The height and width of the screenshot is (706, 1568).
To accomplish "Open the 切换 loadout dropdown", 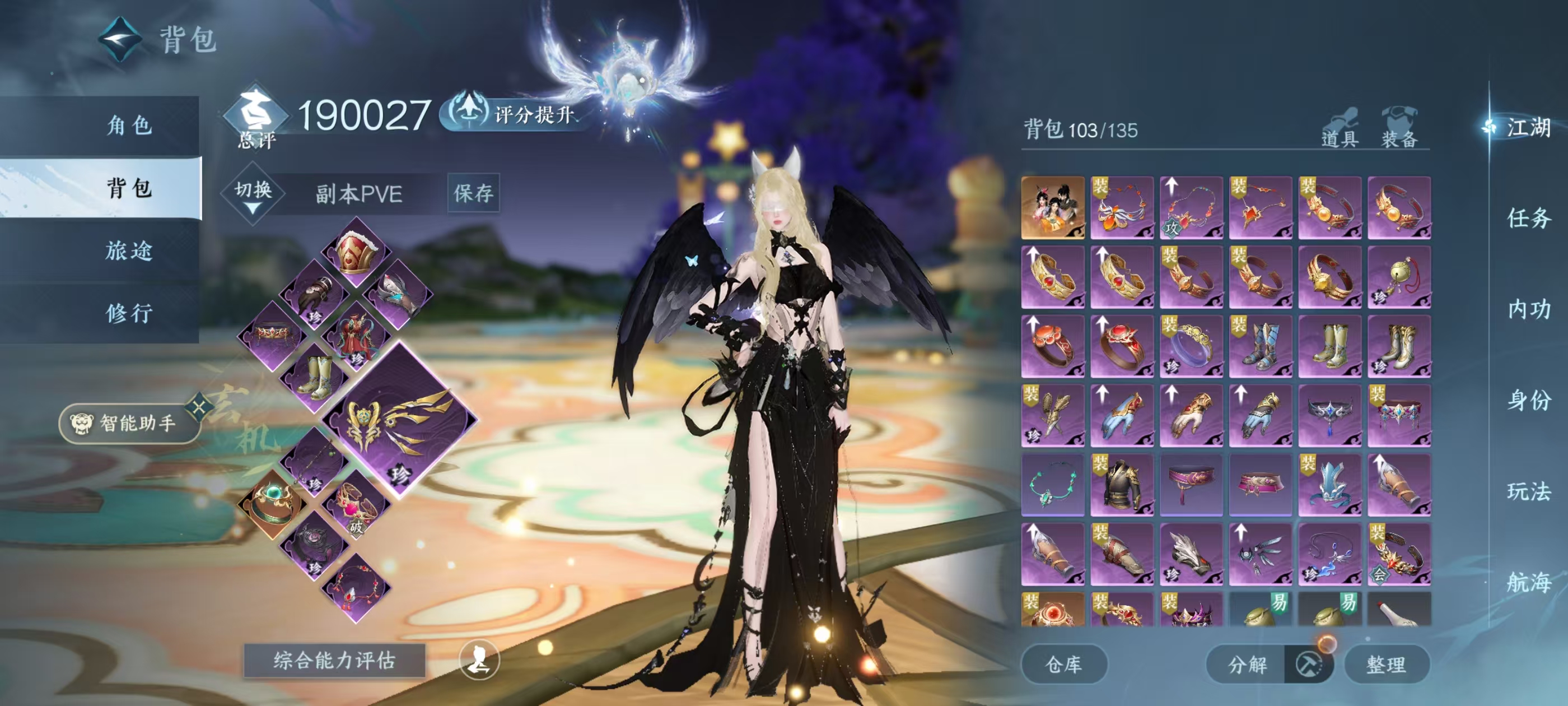I will point(253,194).
